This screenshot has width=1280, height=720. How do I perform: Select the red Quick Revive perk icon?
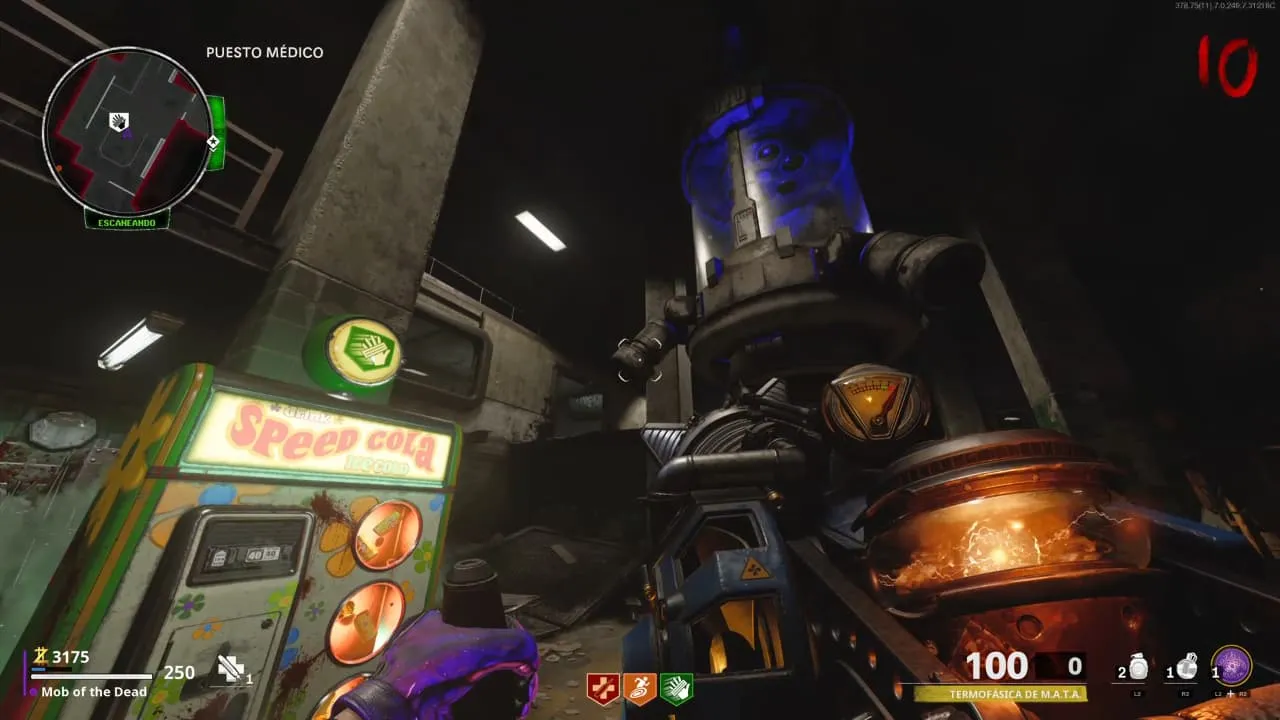[602, 688]
